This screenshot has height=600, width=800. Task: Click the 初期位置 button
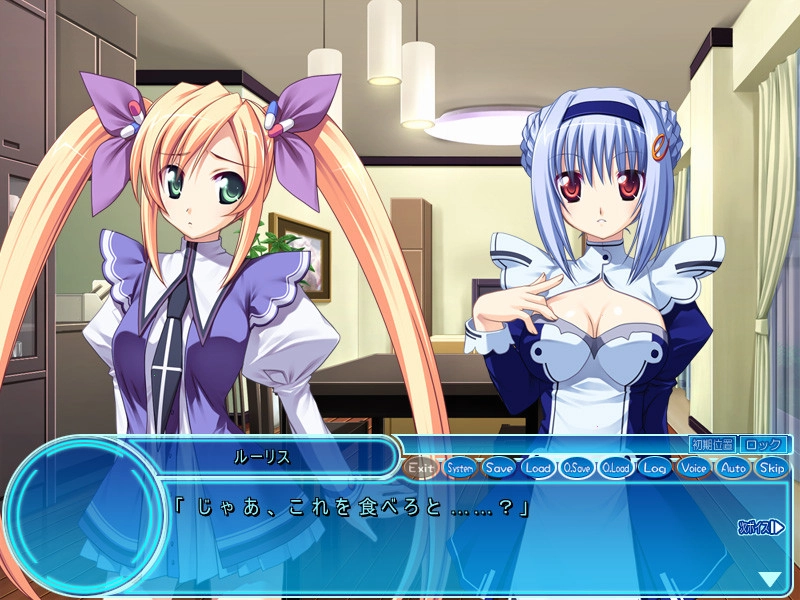coord(712,444)
